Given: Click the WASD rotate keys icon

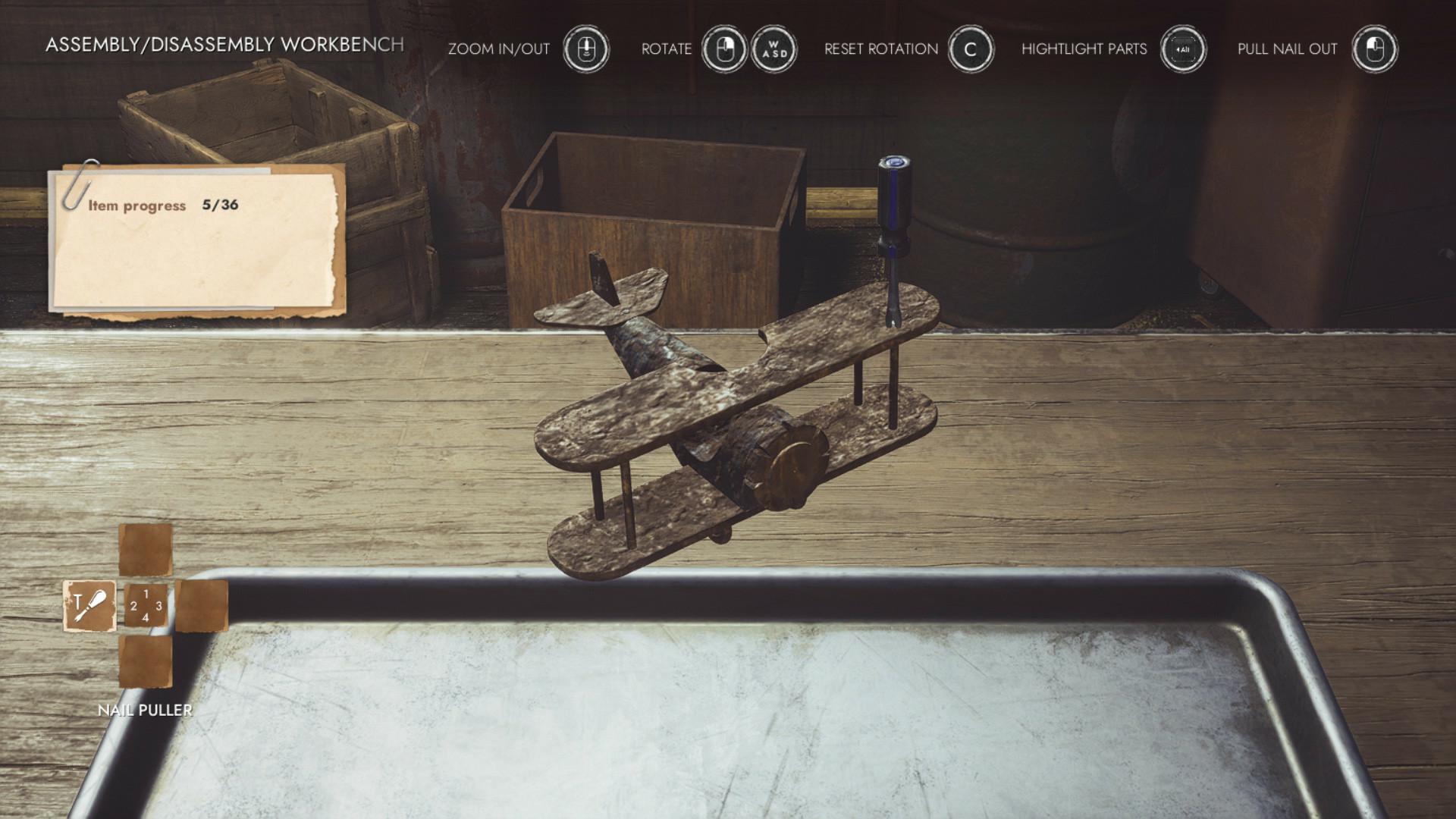Looking at the screenshot, I should click(775, 49).
